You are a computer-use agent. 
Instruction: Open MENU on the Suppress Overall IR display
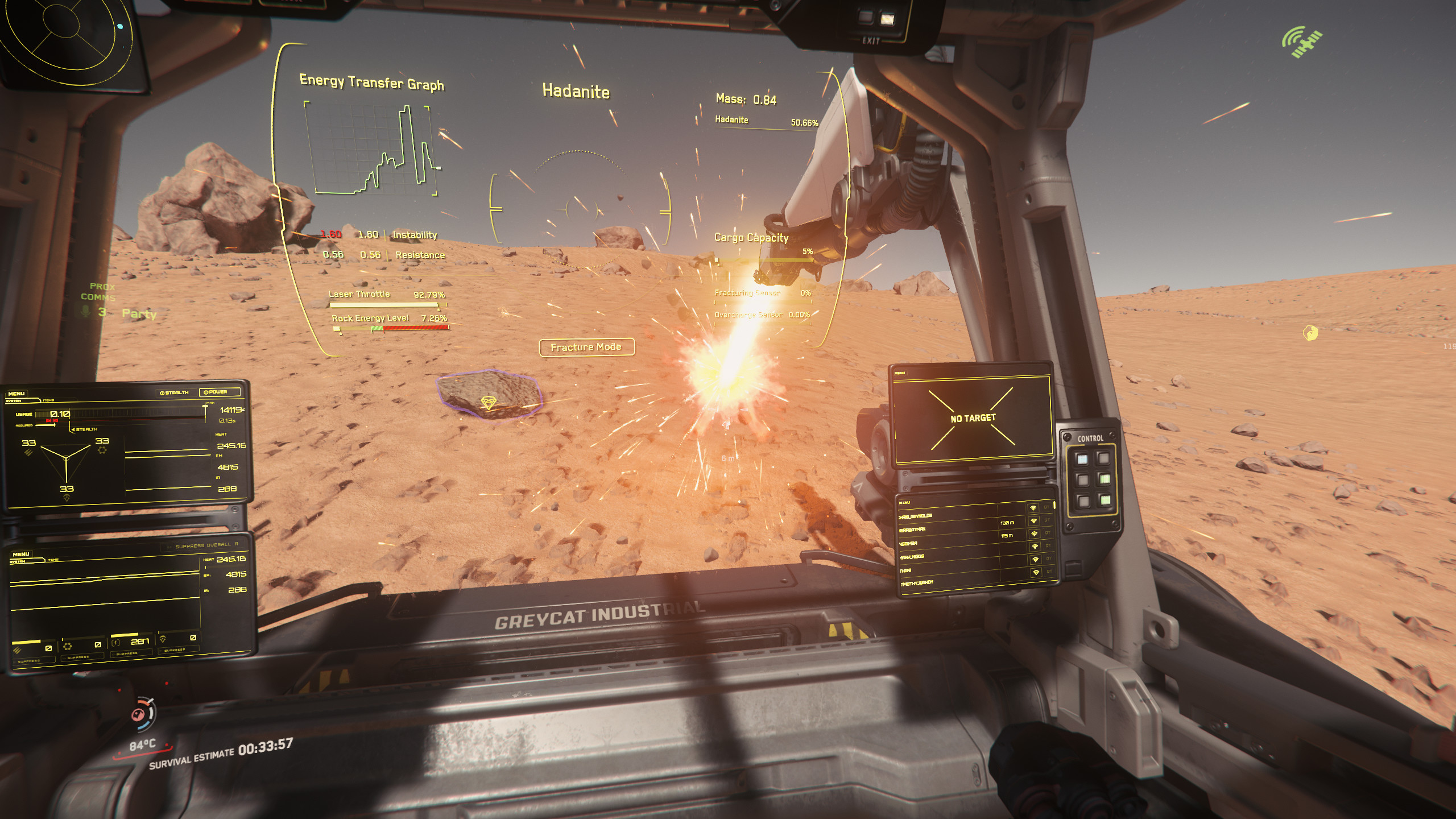(21, 553)
